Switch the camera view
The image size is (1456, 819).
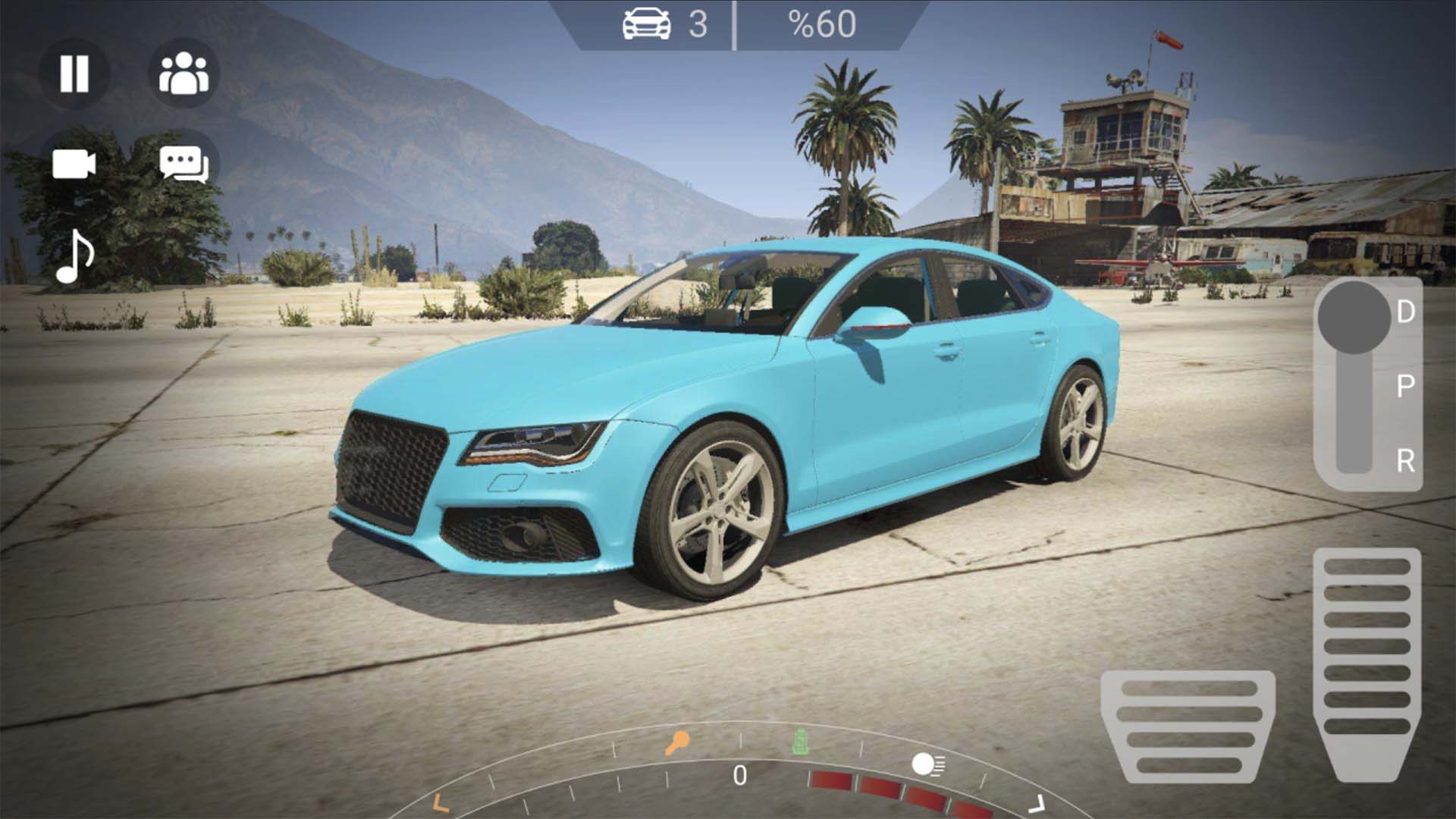[x=74, y=164]
